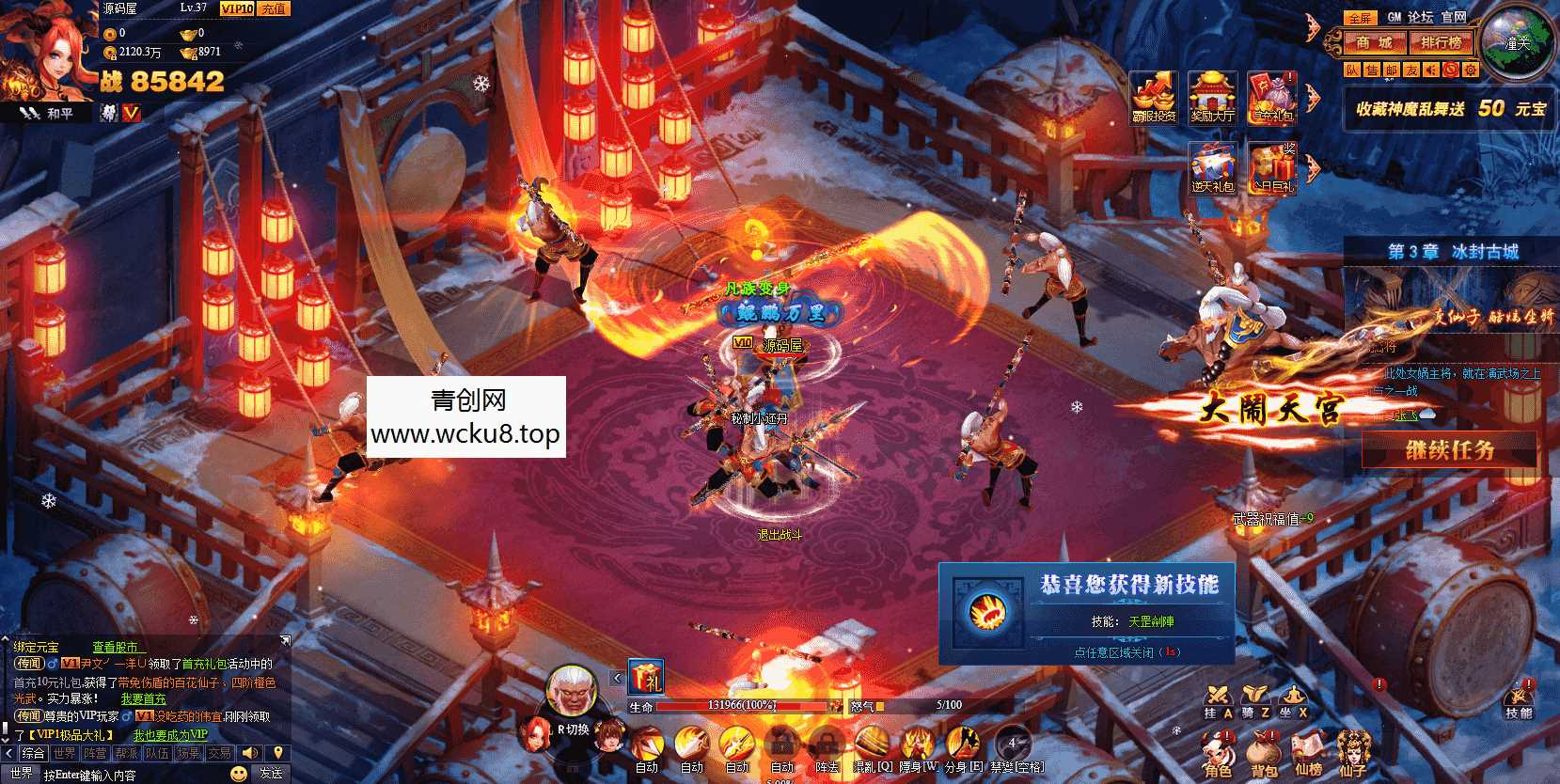1560x784 pixels.
Task: Expand the chat panel with left arrow
Action: click(x=8, y=753)
